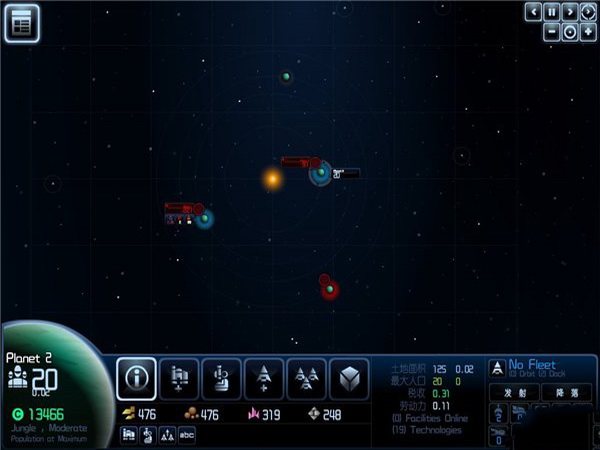
Task: Pause the game with the pause button
Action: pos(551,12)
